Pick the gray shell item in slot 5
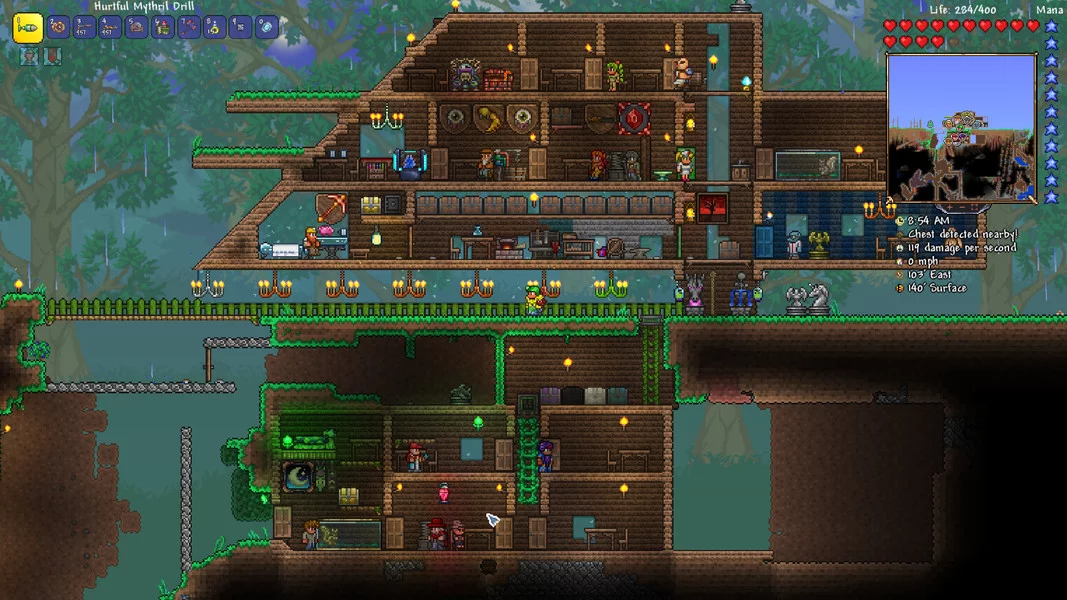Image resolution: width=1067 pixels, height=600 pixels. click(136, 27)
